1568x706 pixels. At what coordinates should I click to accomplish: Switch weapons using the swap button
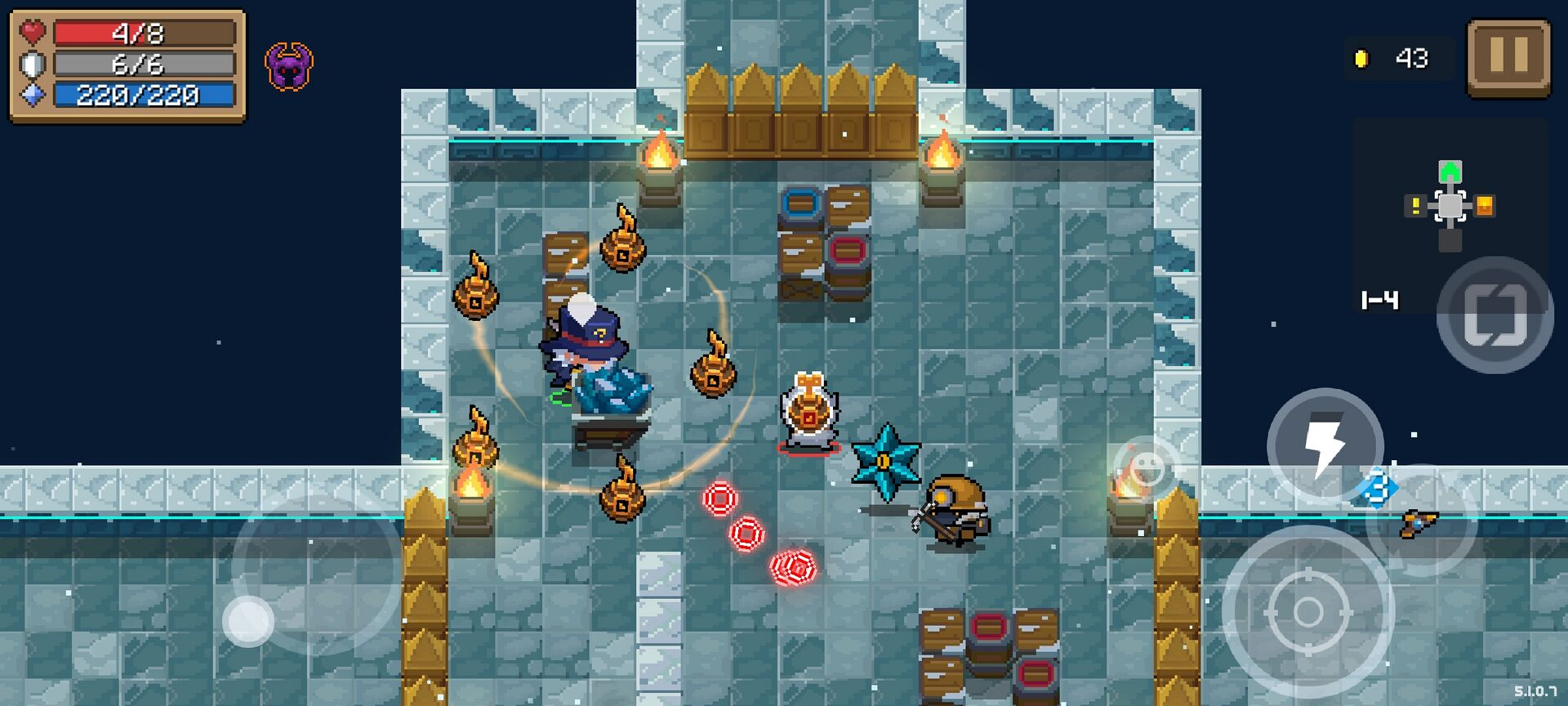pyautogui.click(x=1494, y=315)
